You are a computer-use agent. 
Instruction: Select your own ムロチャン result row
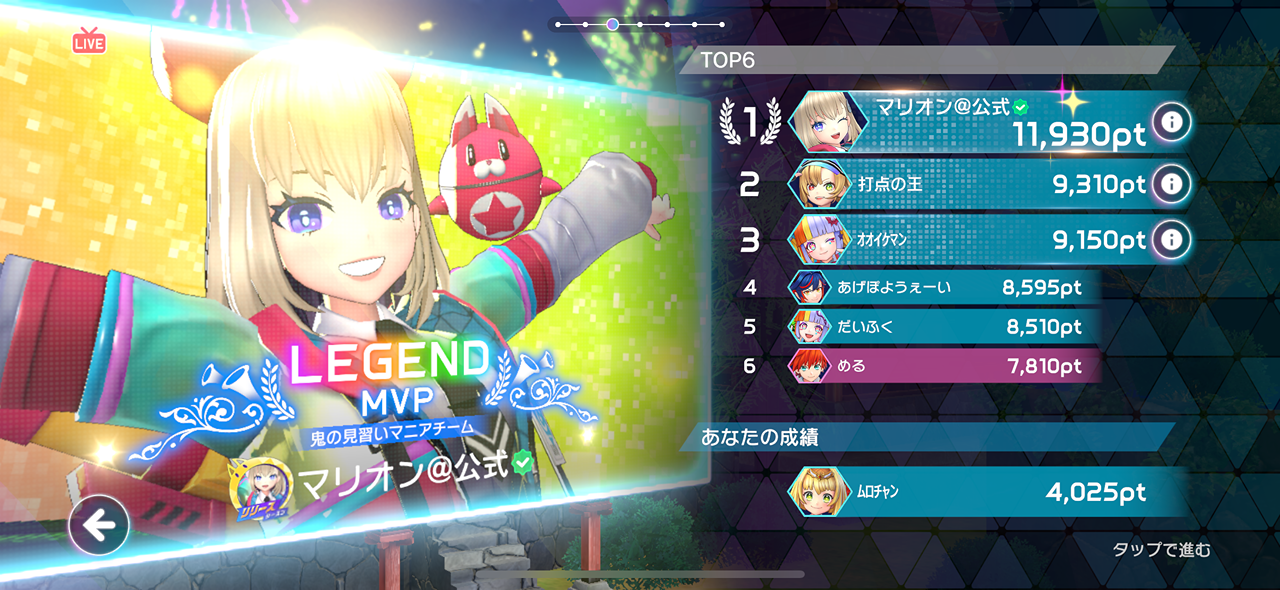[980, 492]
